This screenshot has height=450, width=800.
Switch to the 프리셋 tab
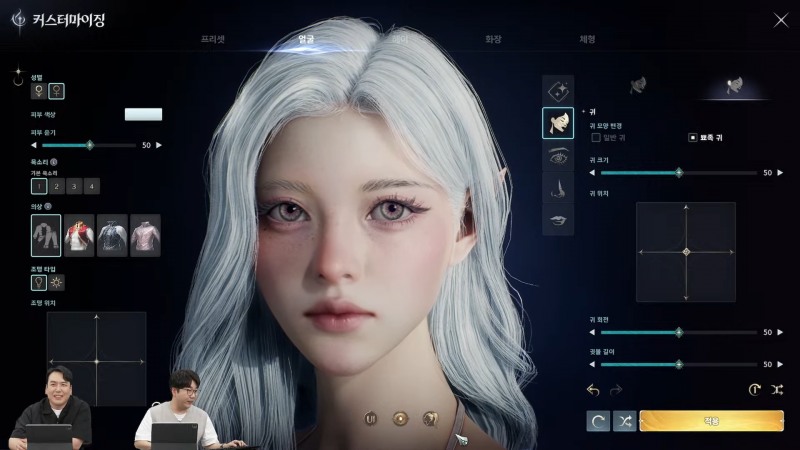click(212, 39)
